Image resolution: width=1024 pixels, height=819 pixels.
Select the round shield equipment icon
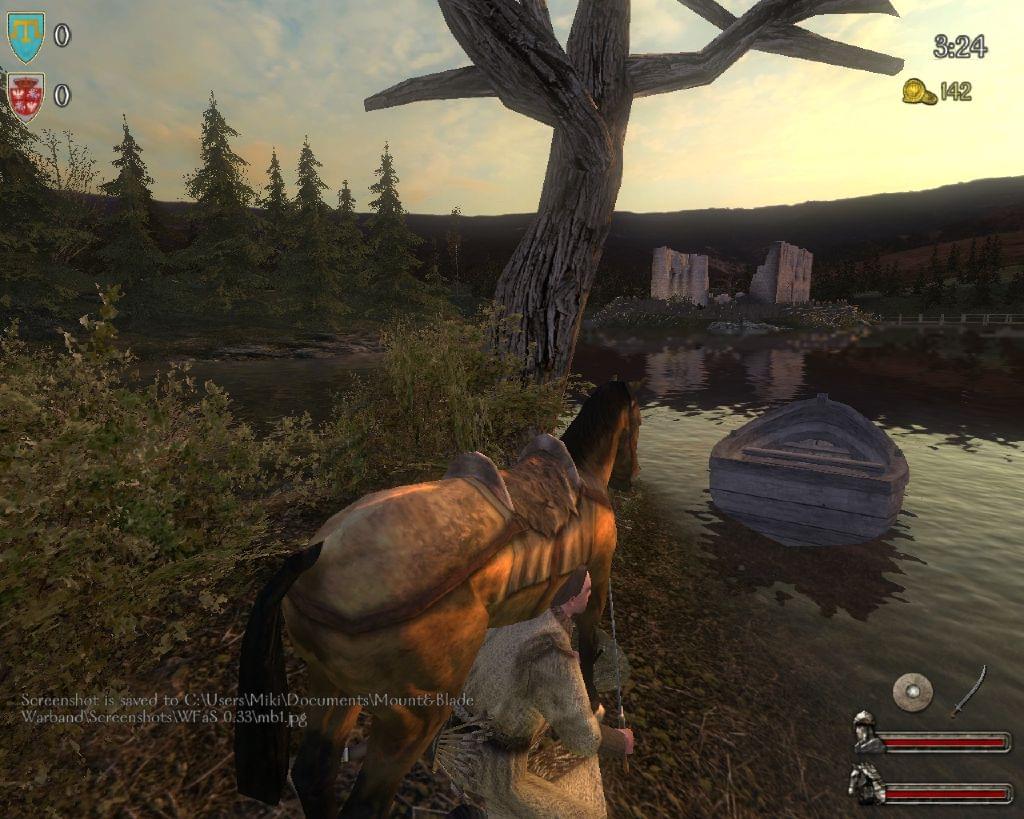pyautogui.click(x=912, y=692)
